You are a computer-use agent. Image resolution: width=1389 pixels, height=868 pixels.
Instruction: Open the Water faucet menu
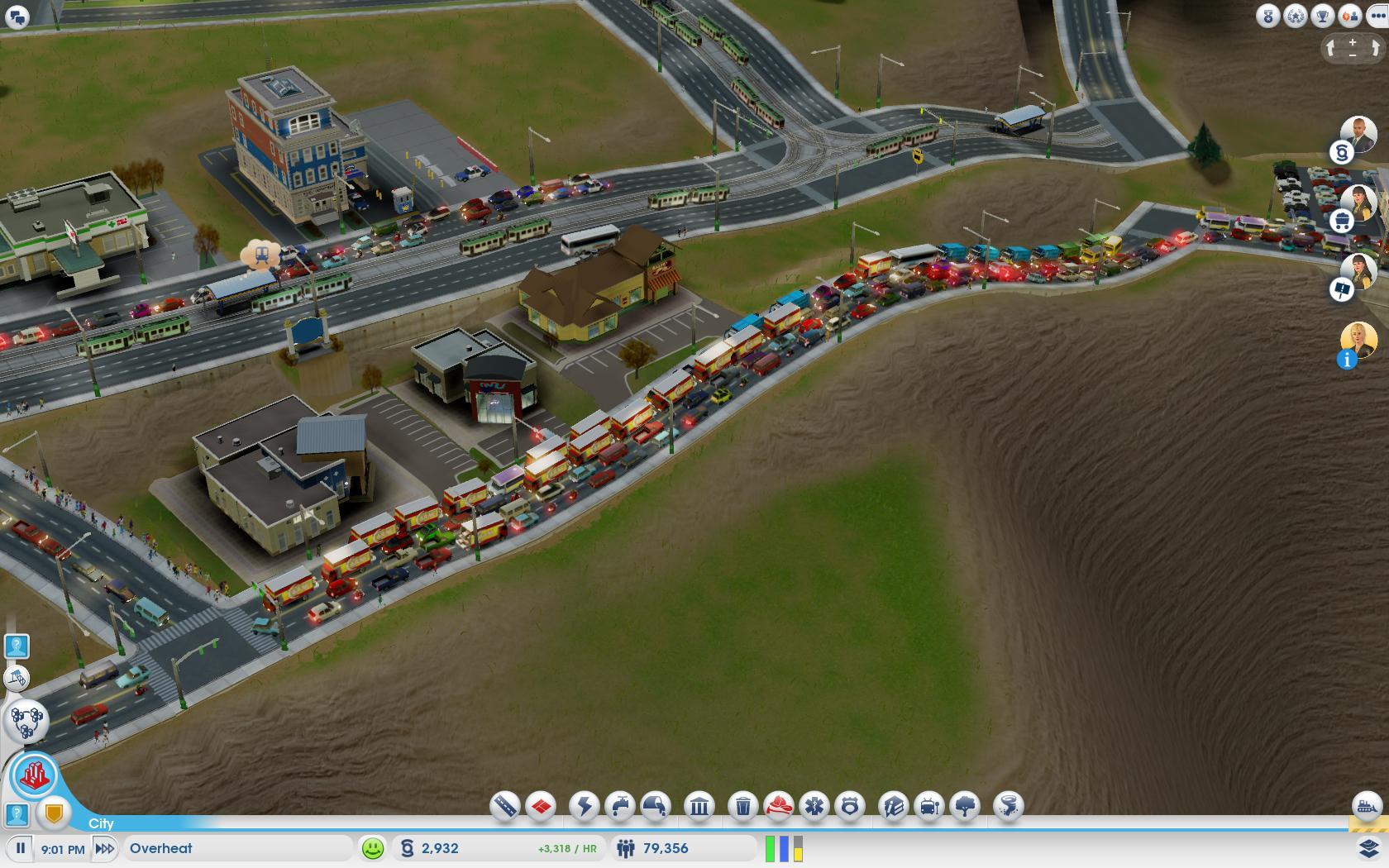tap(620, 805)
